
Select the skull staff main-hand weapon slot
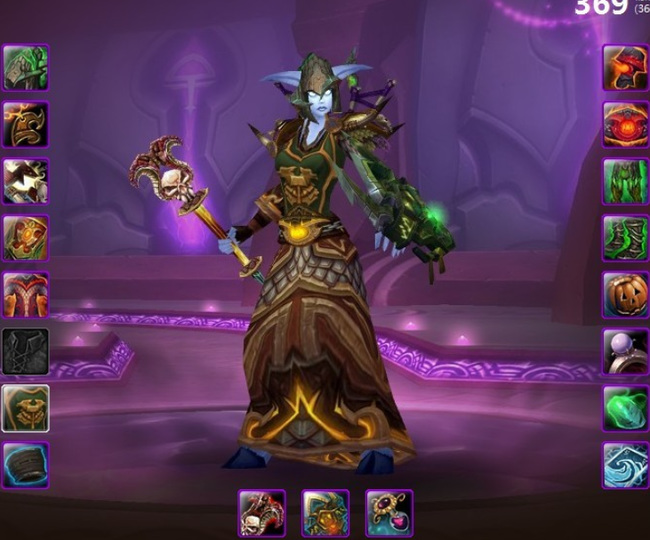coord(262,513)
